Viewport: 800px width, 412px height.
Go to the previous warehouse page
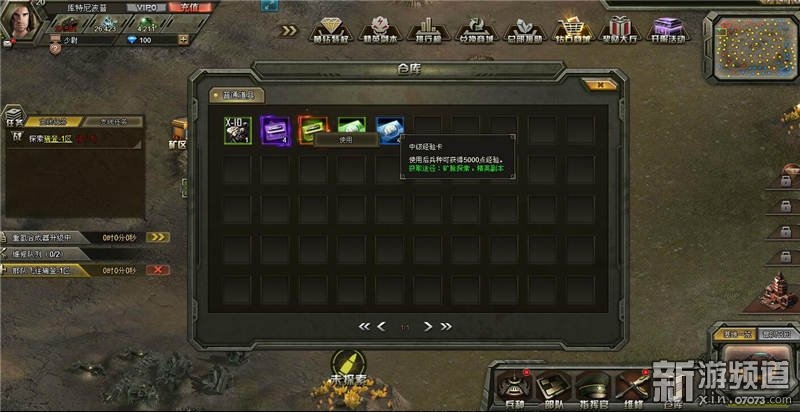(x=381, y=326)
